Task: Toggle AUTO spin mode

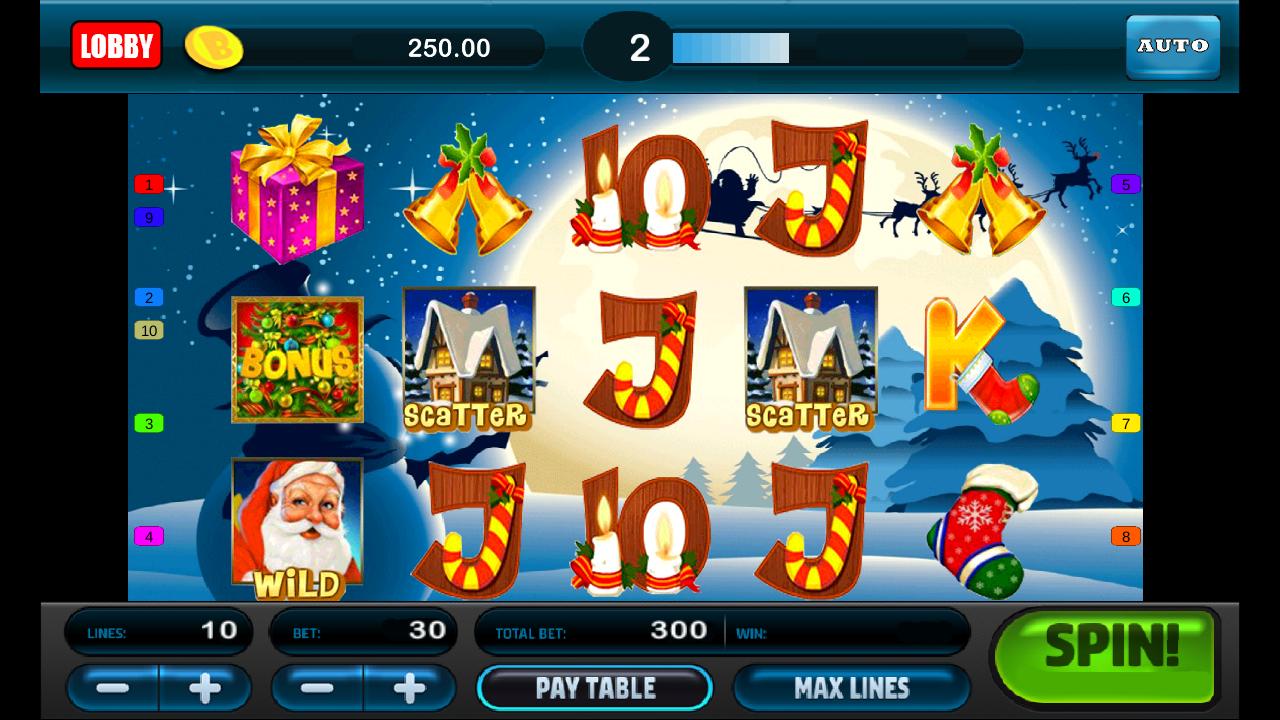Action: point(1172,45)
